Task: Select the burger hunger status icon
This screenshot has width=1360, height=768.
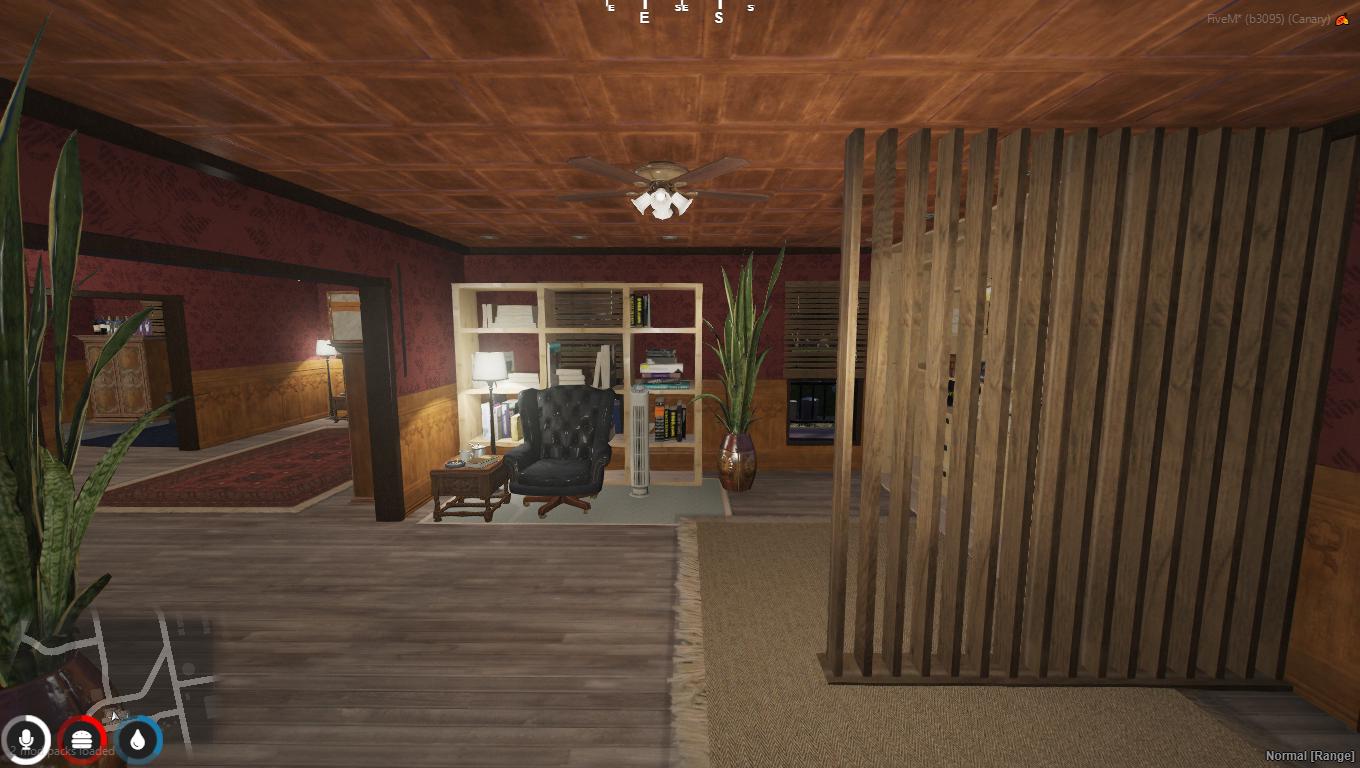Action: pos(84,740)
